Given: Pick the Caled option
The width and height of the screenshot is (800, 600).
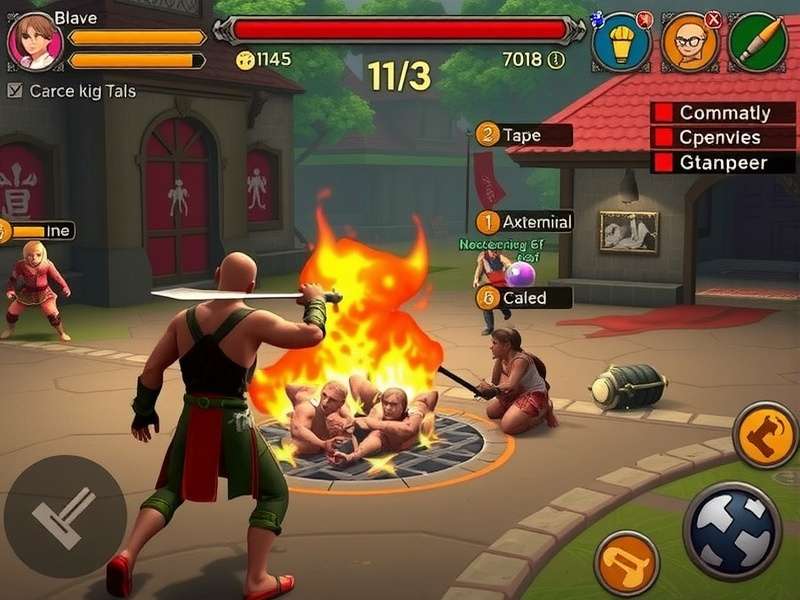Looking at the screenshot, I should coord(524,297).
